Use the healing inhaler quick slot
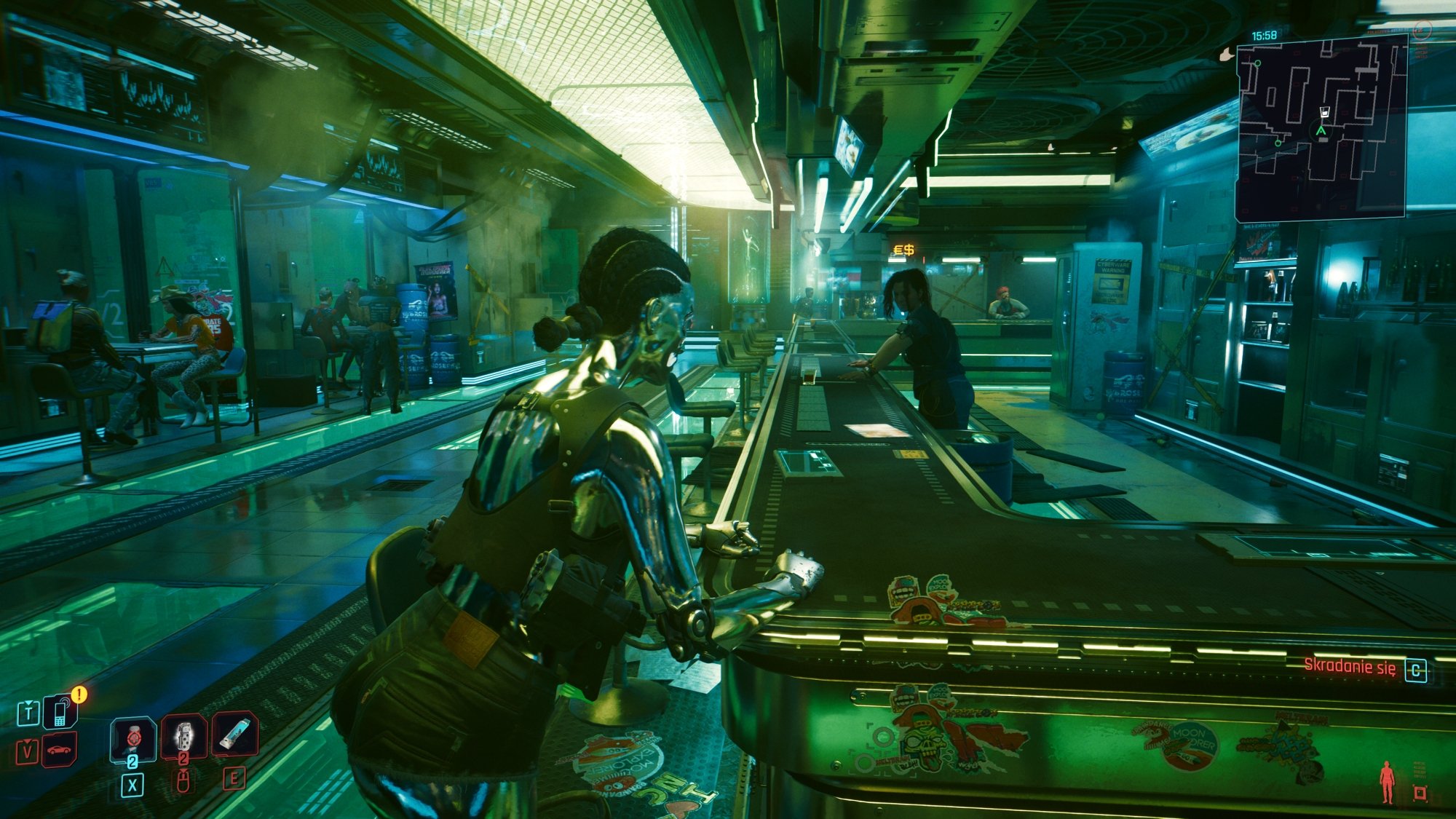The image size is (1456, 819). (132, 738)
